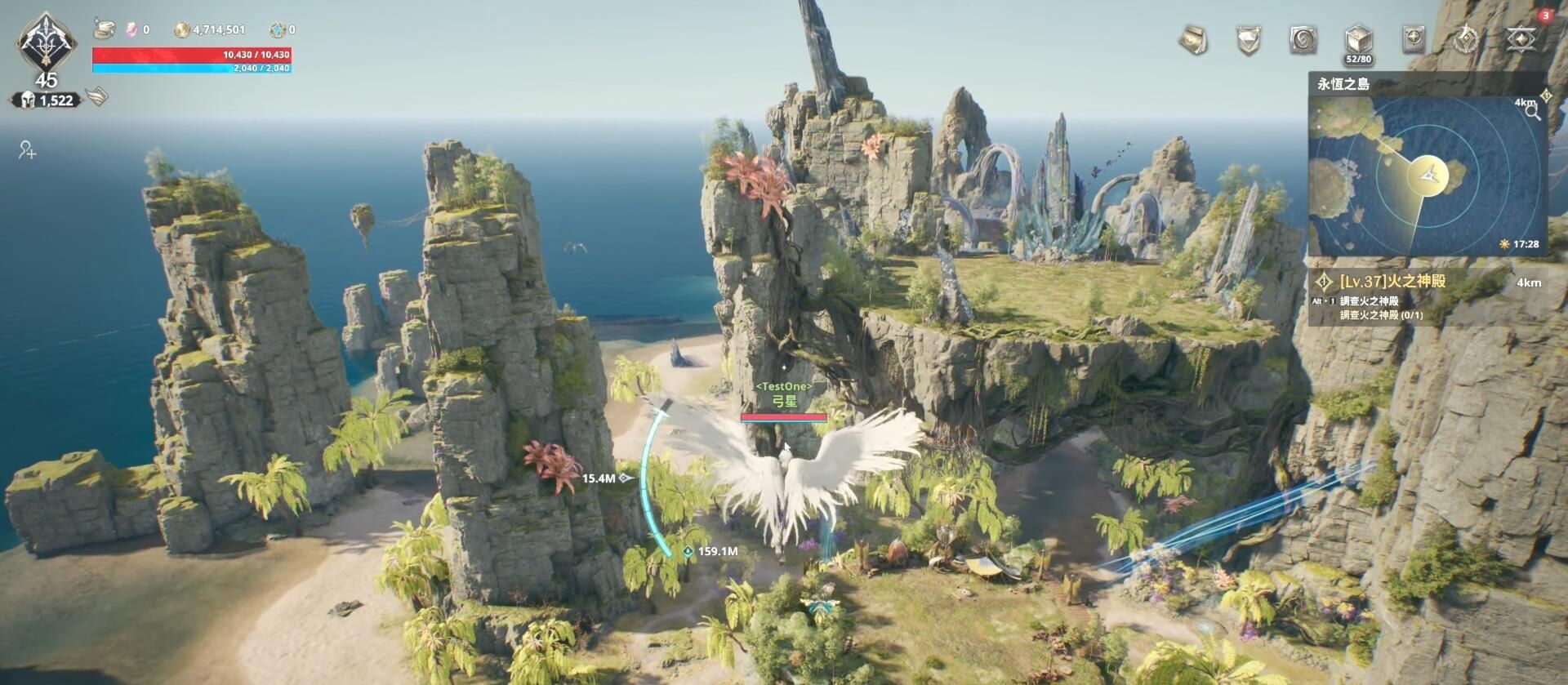Select the gold coin currency icon

coord(181,30)
